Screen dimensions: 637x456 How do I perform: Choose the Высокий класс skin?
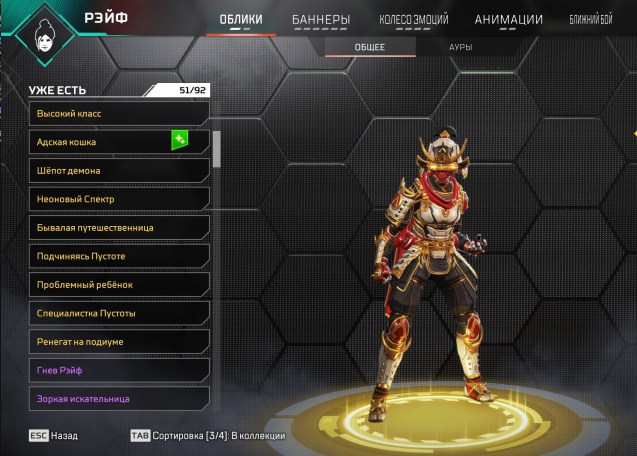[x=119, y=114]
